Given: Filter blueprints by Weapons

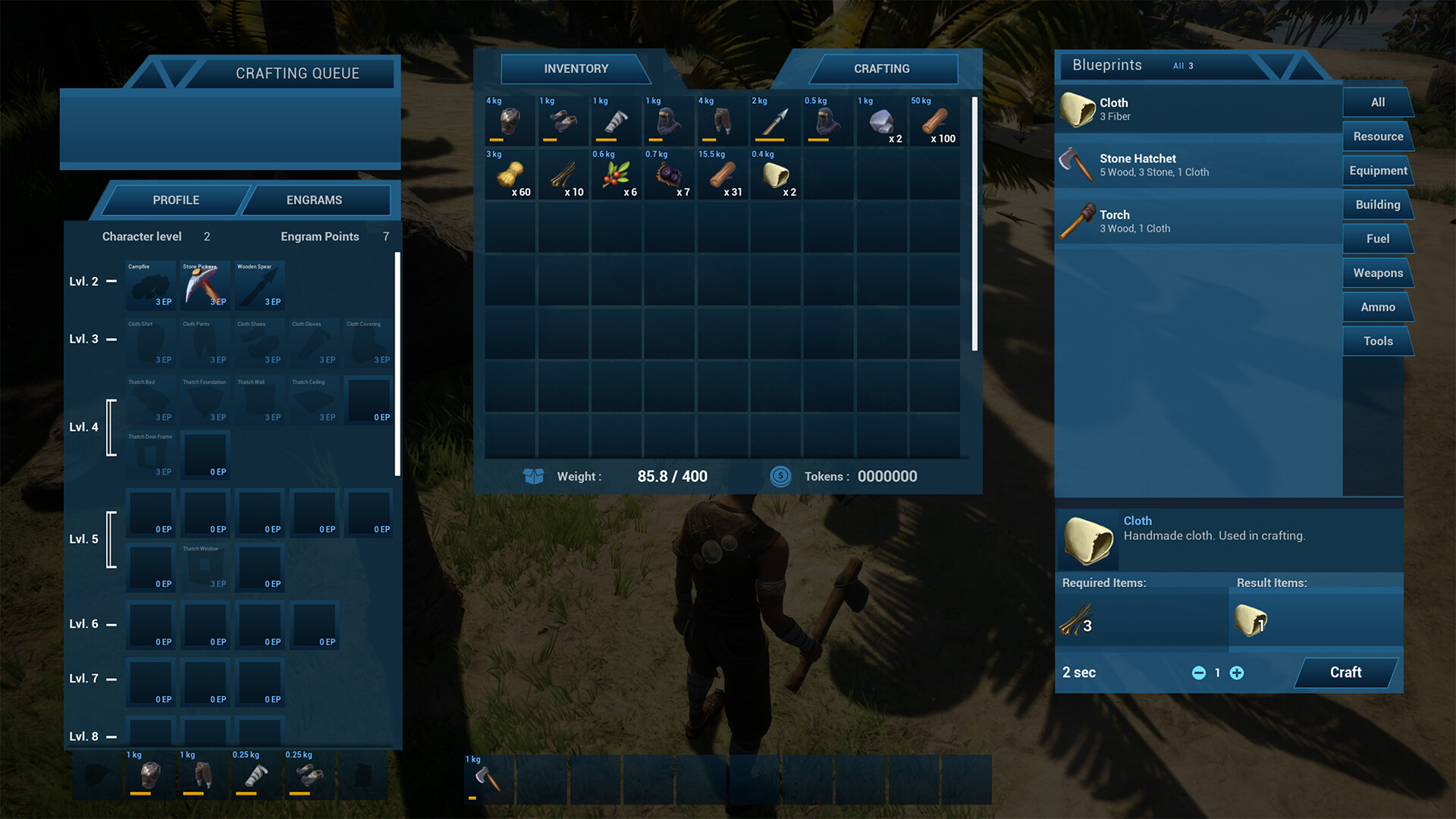Looking at the screenshot, I should pos(1377,272).
